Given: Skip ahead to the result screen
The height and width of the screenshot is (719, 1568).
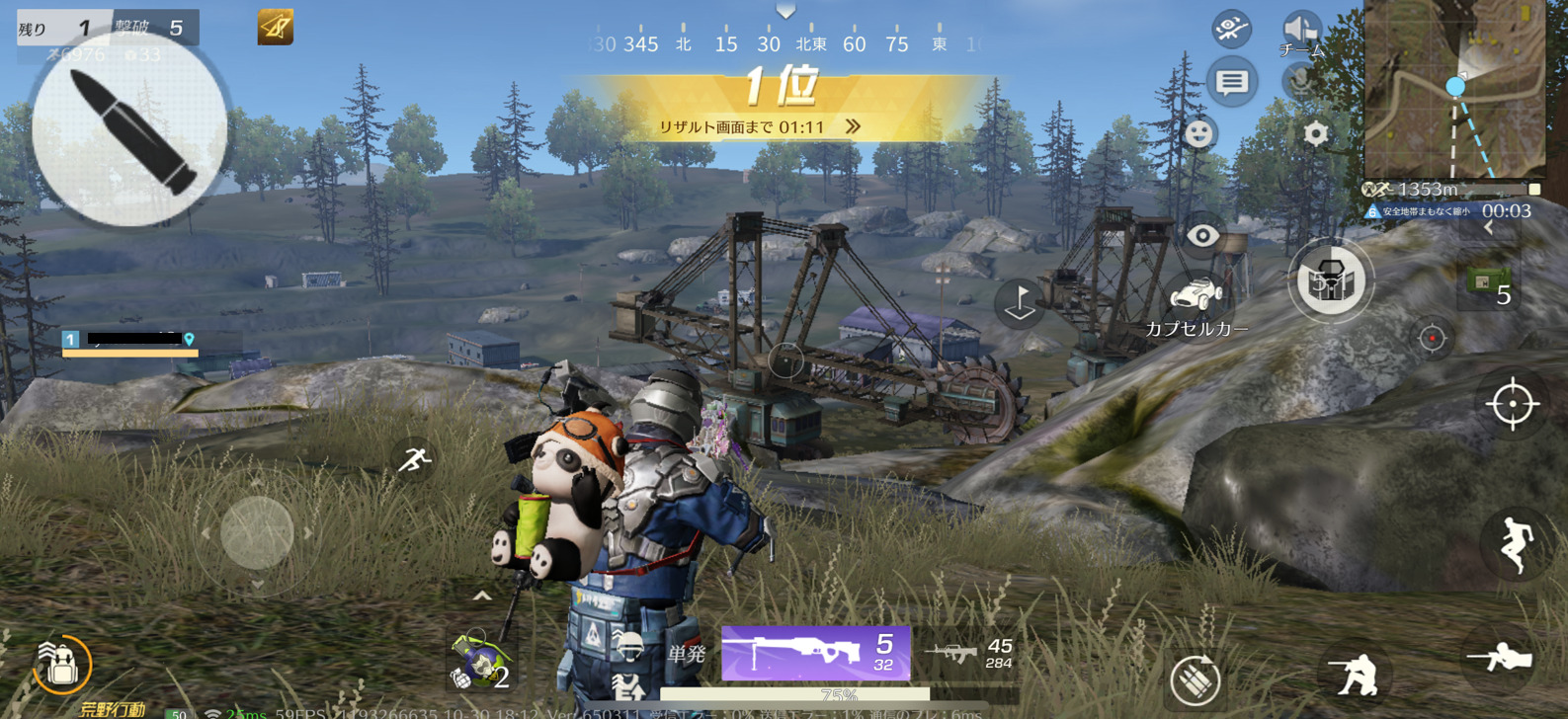Looking at the screenshot, I should coord(853,126).
